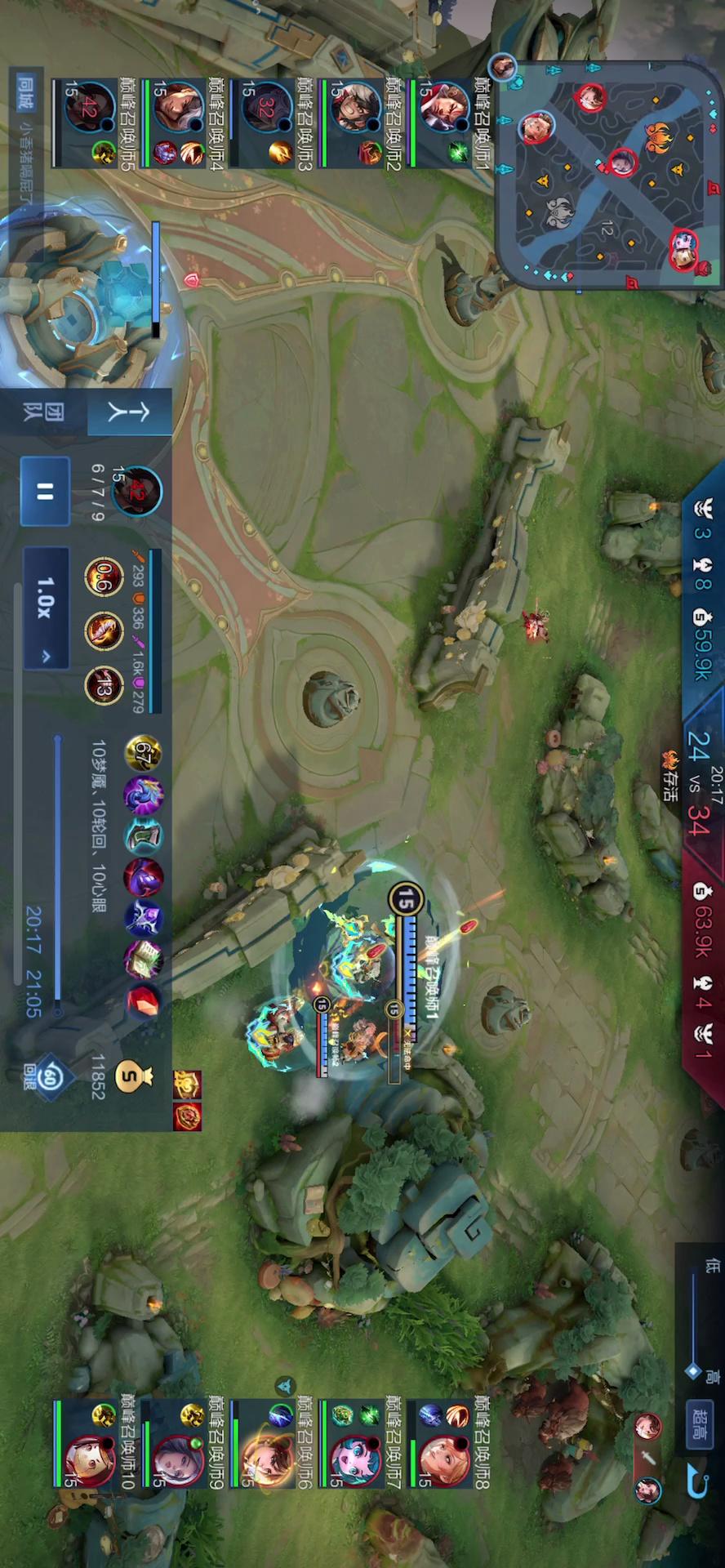The height and width of the screenshot is (1568, 725).
Task: Pause the replay playback
Action: 45,491
